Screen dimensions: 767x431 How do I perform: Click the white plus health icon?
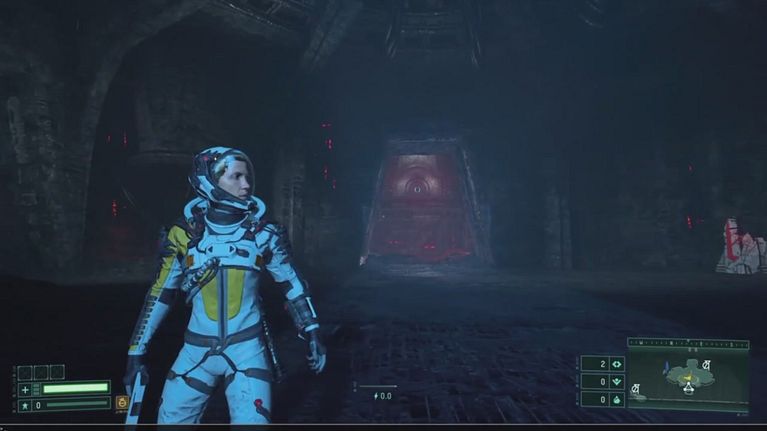pos(25,389)
